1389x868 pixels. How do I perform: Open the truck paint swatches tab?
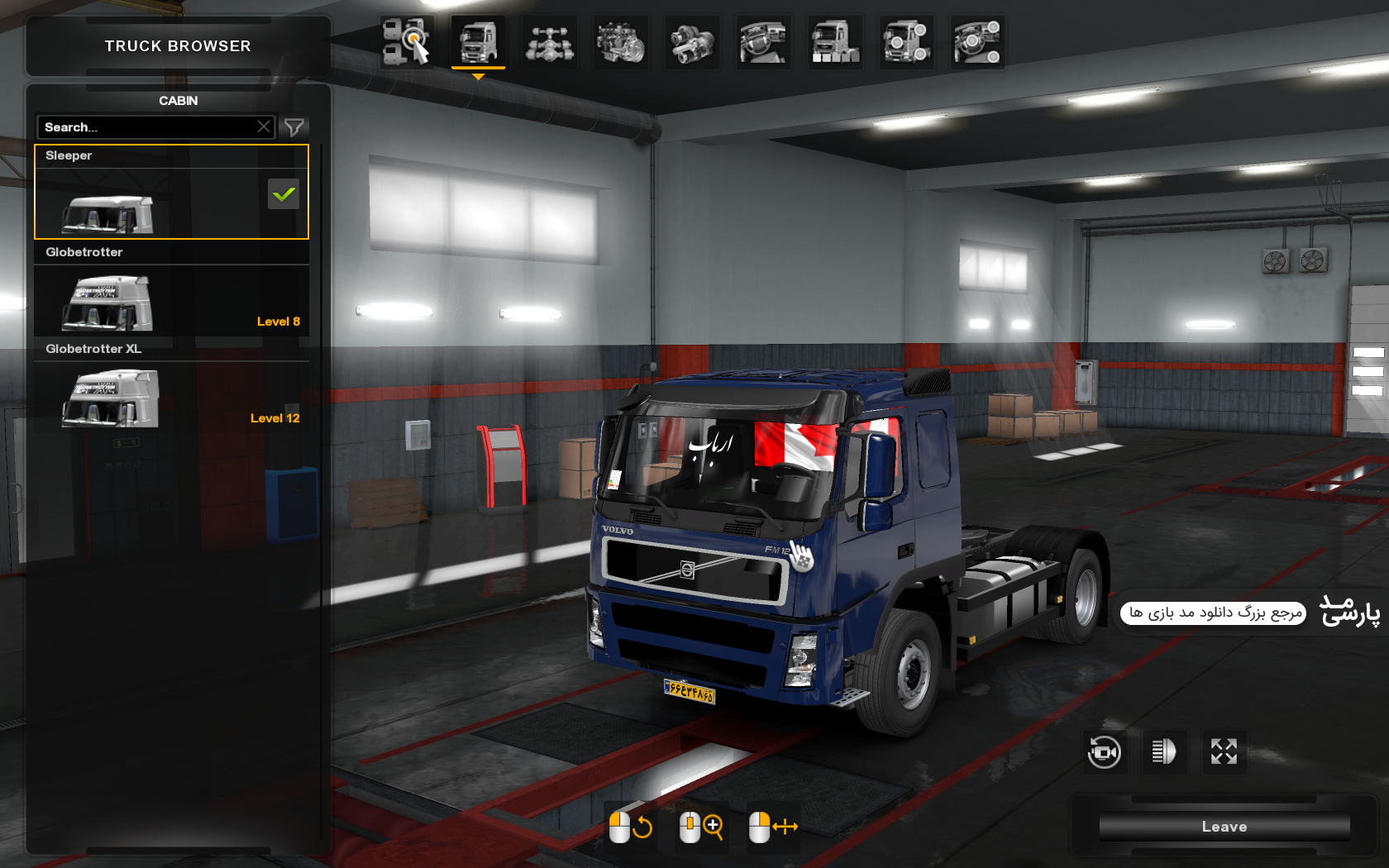(835, 41)
